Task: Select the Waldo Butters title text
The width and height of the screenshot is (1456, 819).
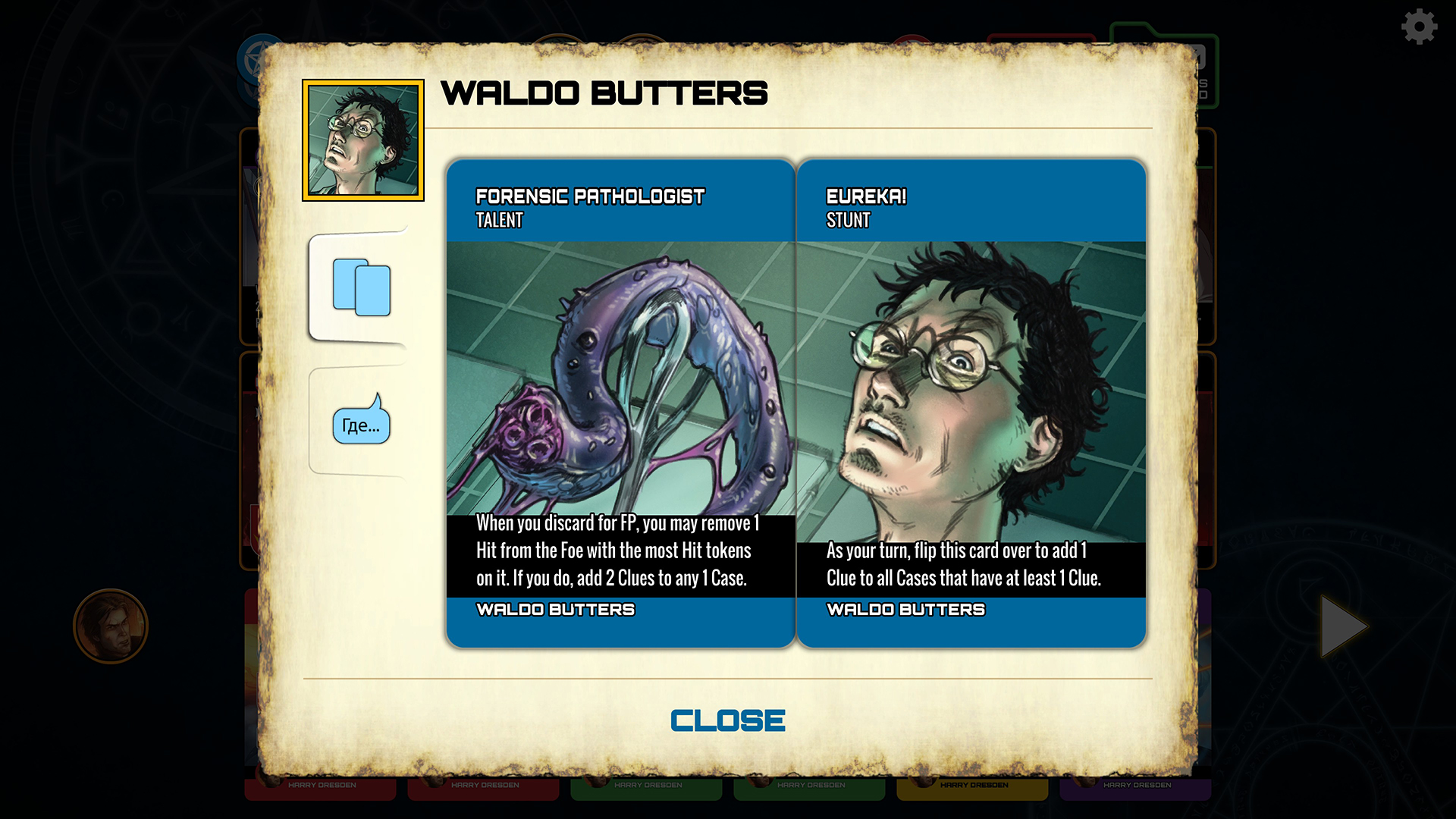Action: coord(603,94)
